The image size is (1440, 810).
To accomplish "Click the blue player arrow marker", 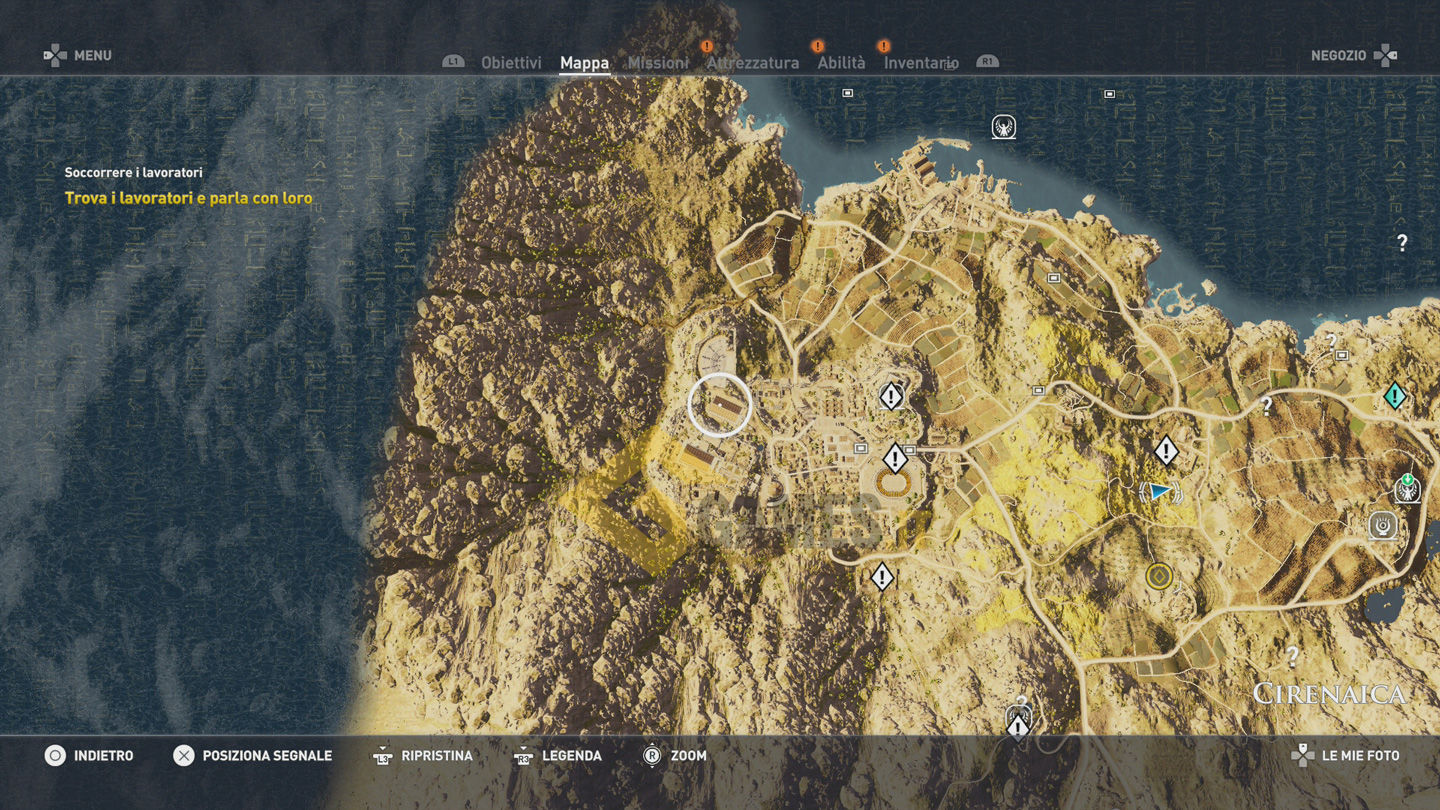I will tap(1159, 491).
